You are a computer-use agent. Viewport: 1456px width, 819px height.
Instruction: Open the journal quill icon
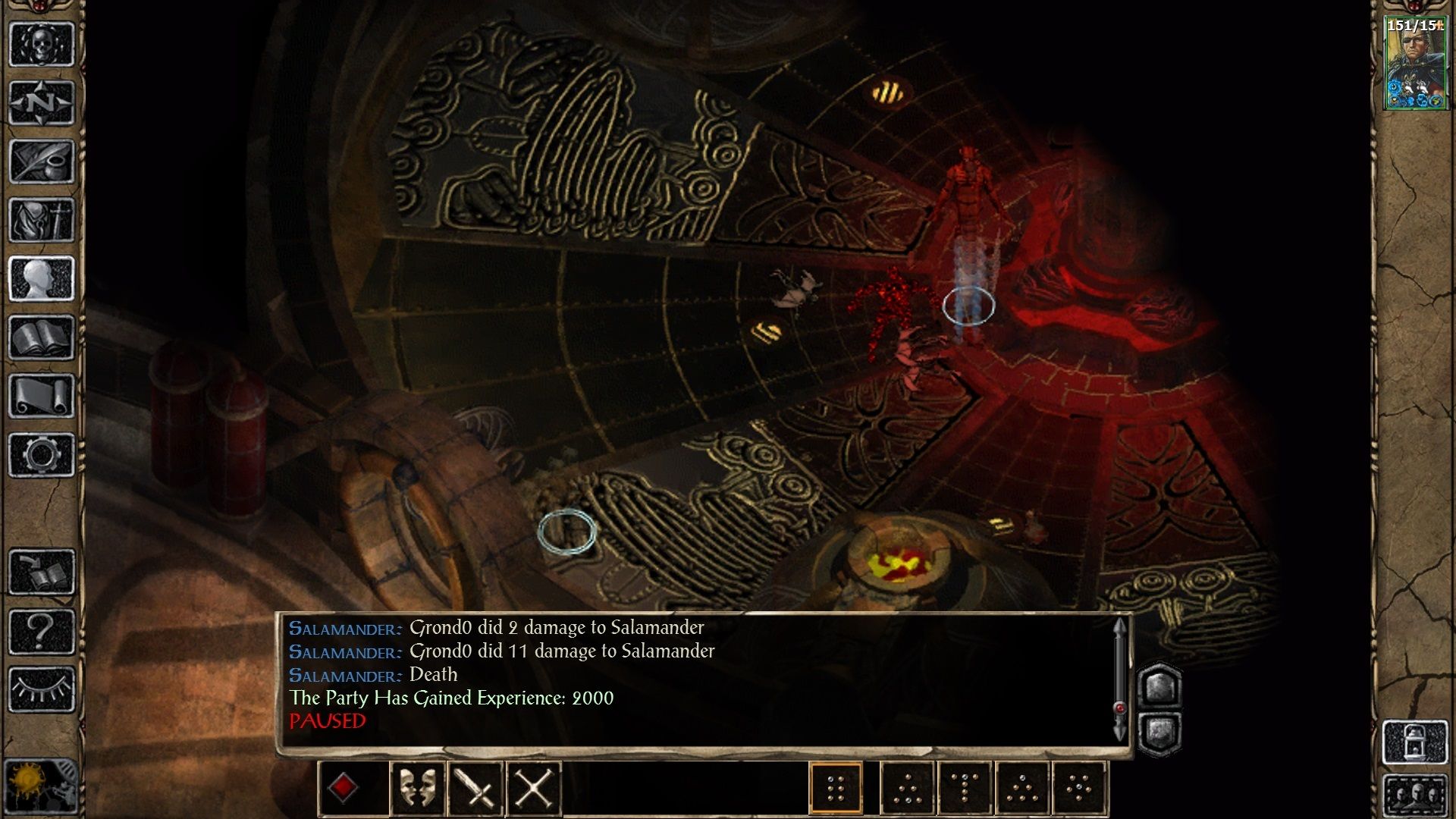click(42, 159)
